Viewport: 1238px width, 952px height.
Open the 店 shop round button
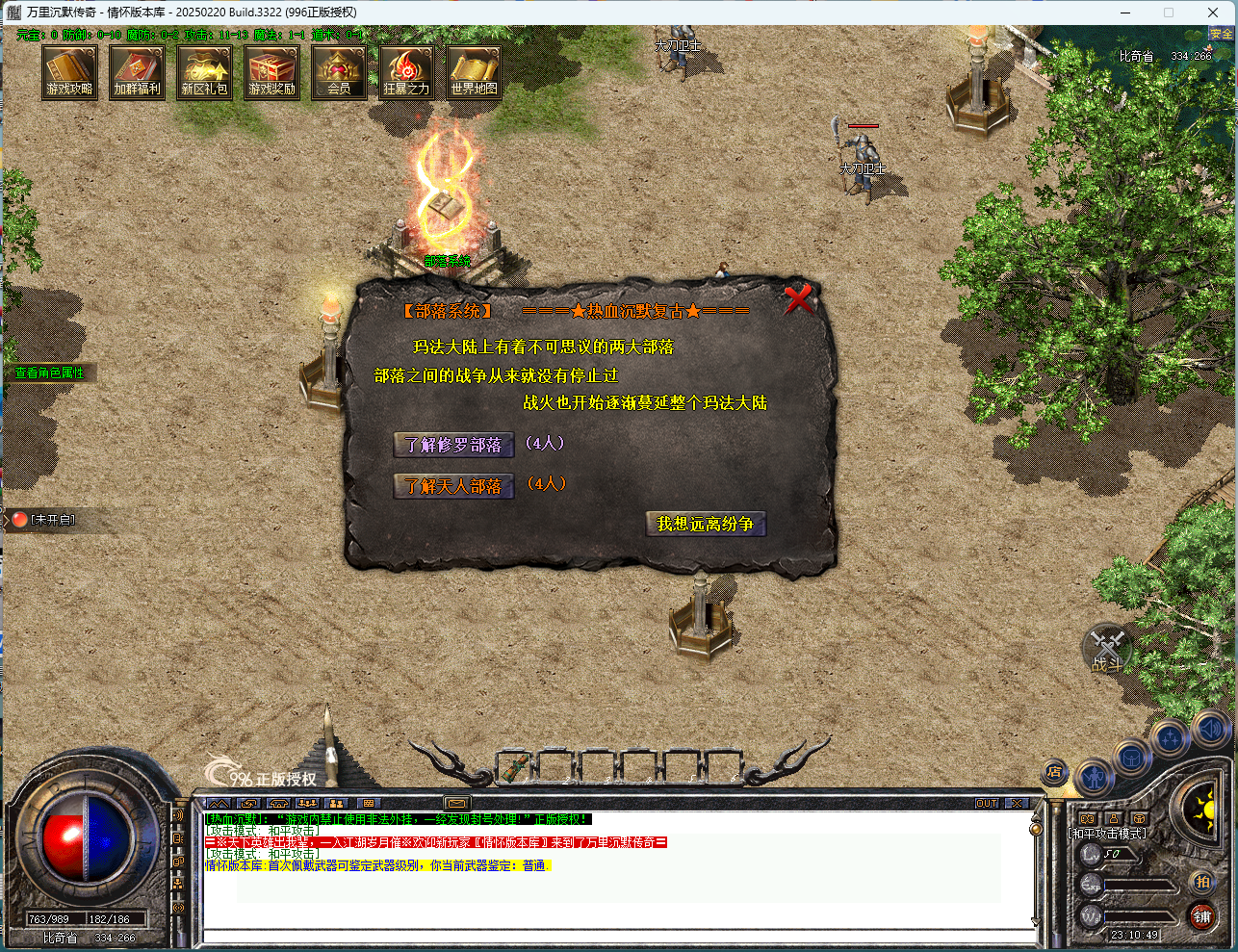[x=1054, y=772]
